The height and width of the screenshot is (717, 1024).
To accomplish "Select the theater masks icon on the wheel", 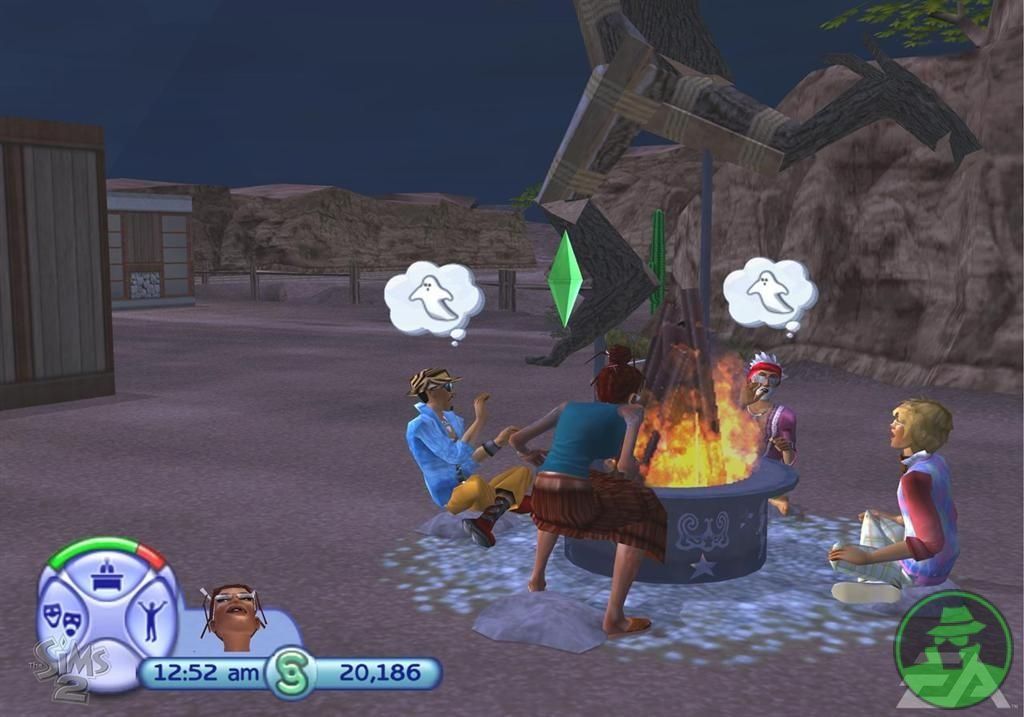I will [x=61, y=618].
